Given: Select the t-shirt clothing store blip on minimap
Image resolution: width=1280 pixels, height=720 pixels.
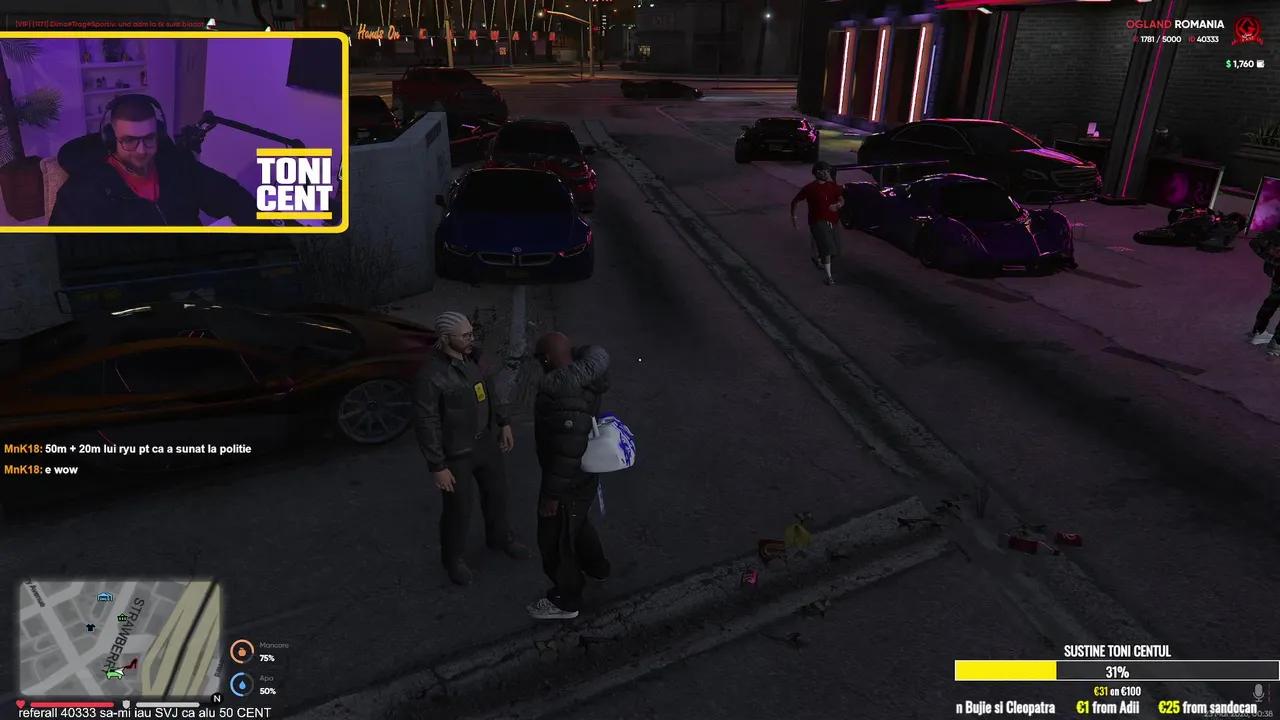Looking at the screenshot, I should (90, 627).
